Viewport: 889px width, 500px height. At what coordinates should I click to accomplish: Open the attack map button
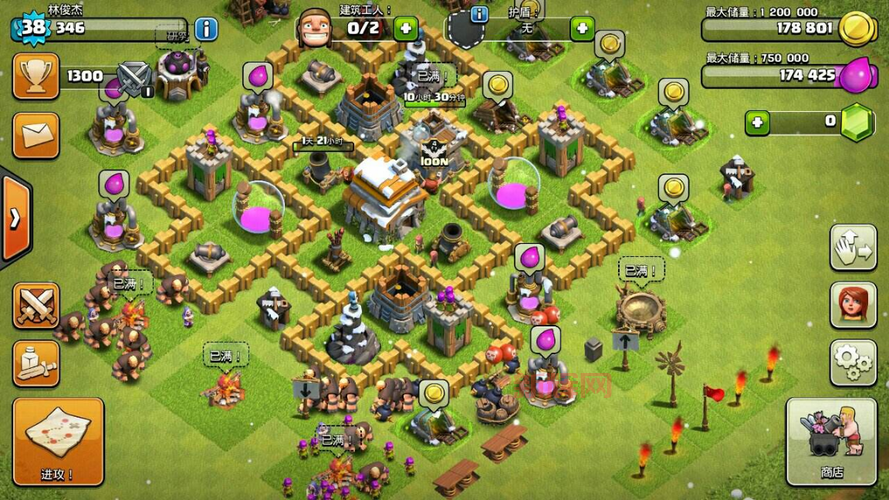(57, 440)
